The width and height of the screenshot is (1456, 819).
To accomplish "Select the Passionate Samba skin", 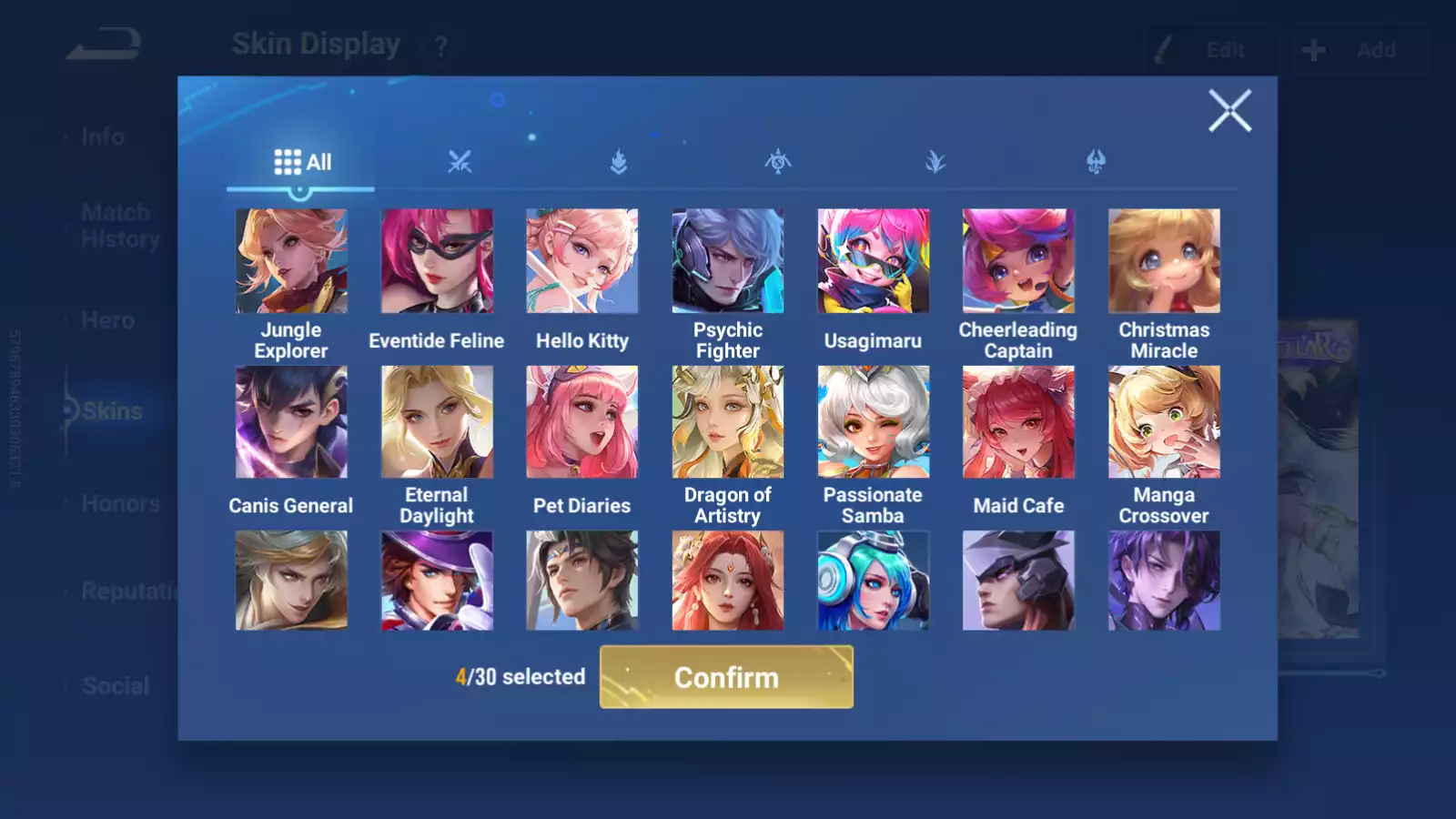I will tap(873, 422).
